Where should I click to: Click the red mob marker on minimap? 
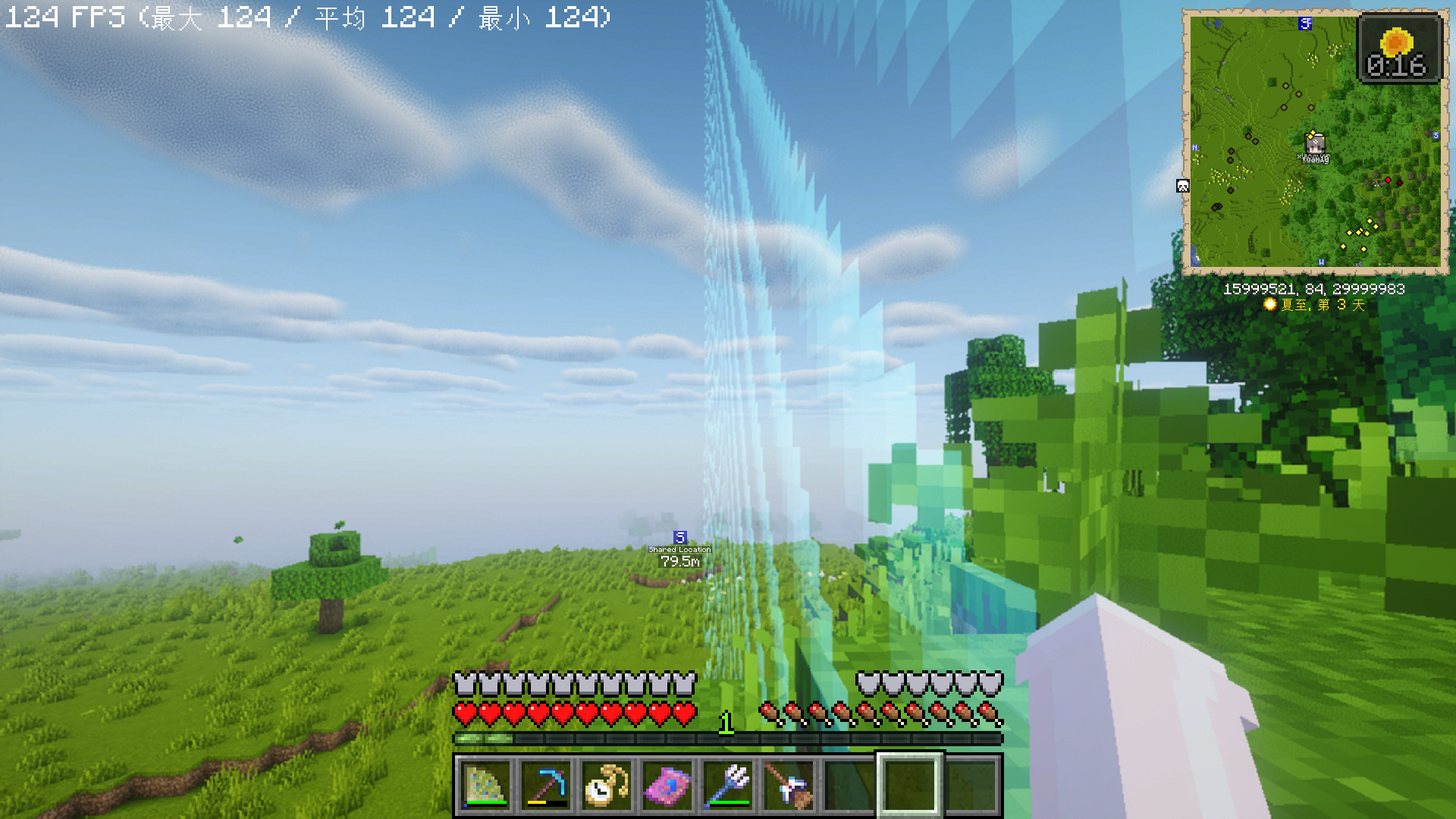coord(1389,180)
